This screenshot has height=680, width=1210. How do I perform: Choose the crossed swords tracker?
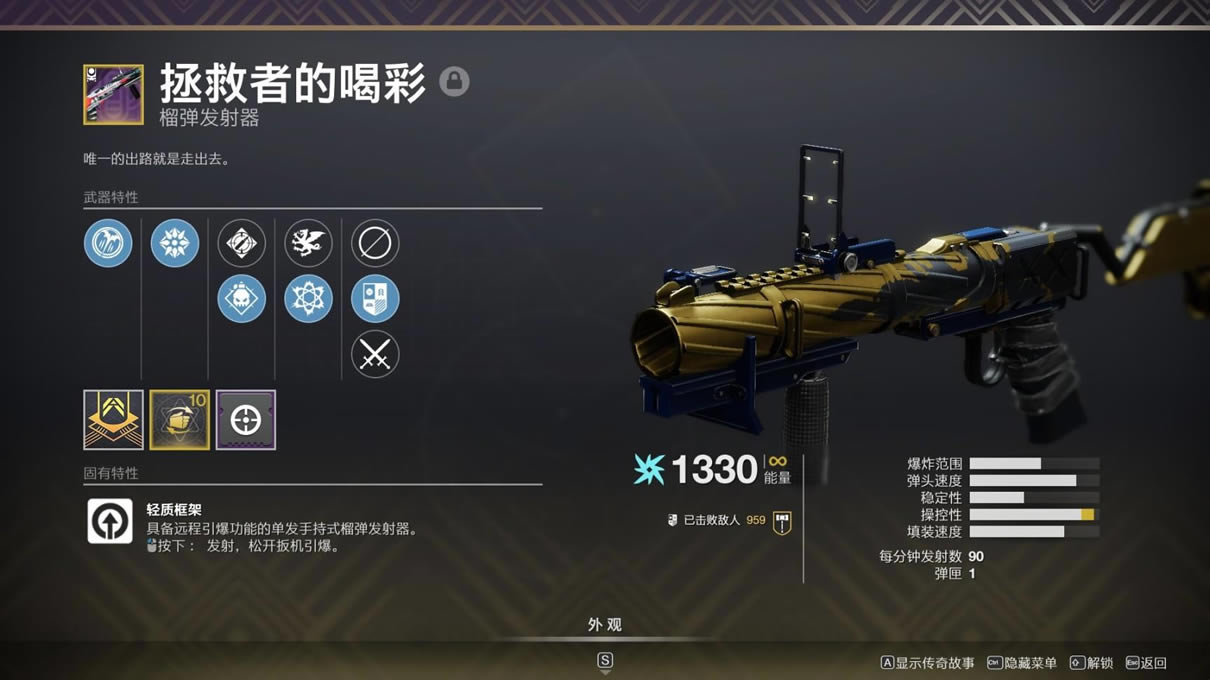click(375, 355)
